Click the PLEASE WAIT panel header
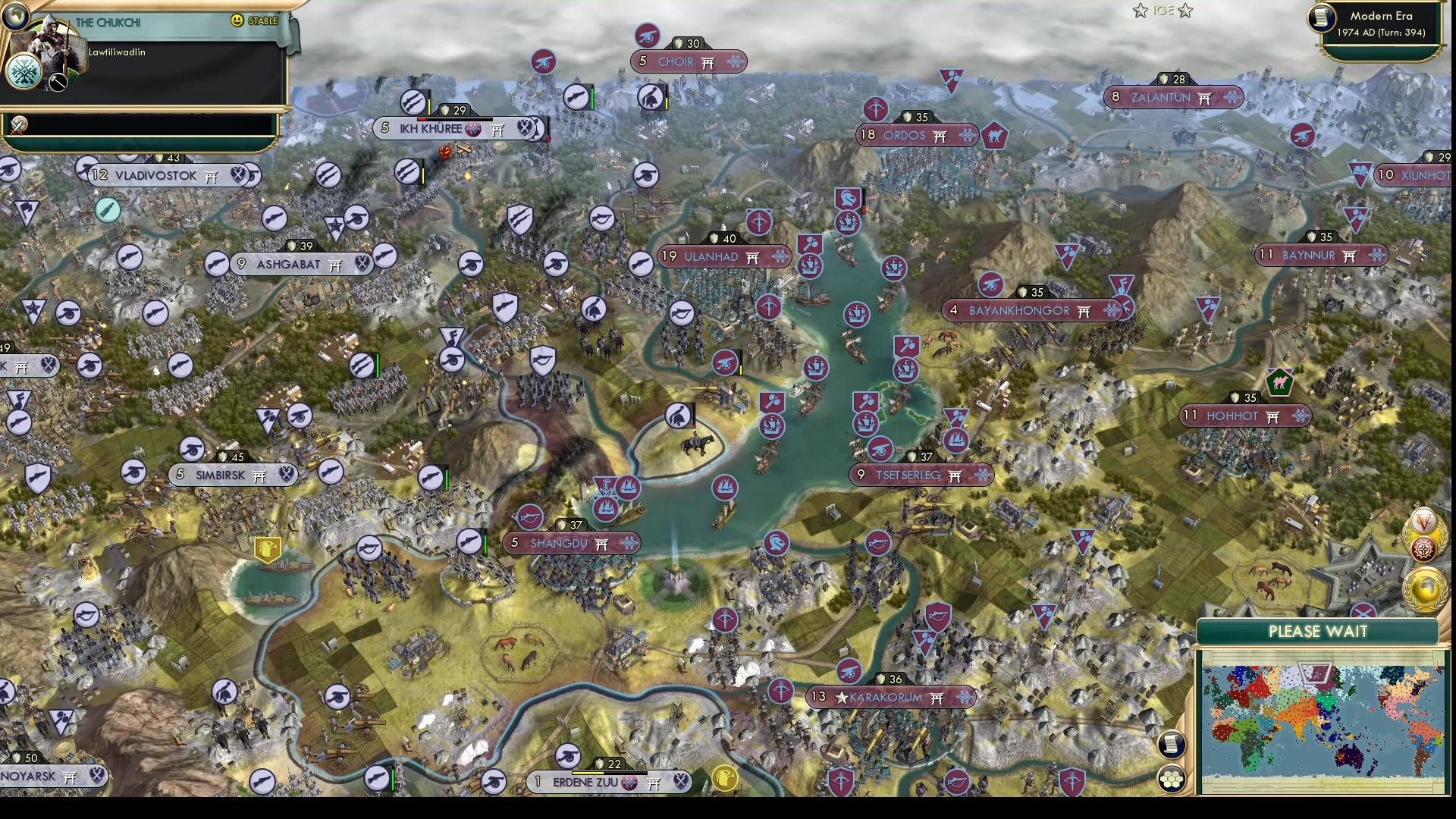The width and height of the screenshot is (1456, 819). [x=1319, y=631]
